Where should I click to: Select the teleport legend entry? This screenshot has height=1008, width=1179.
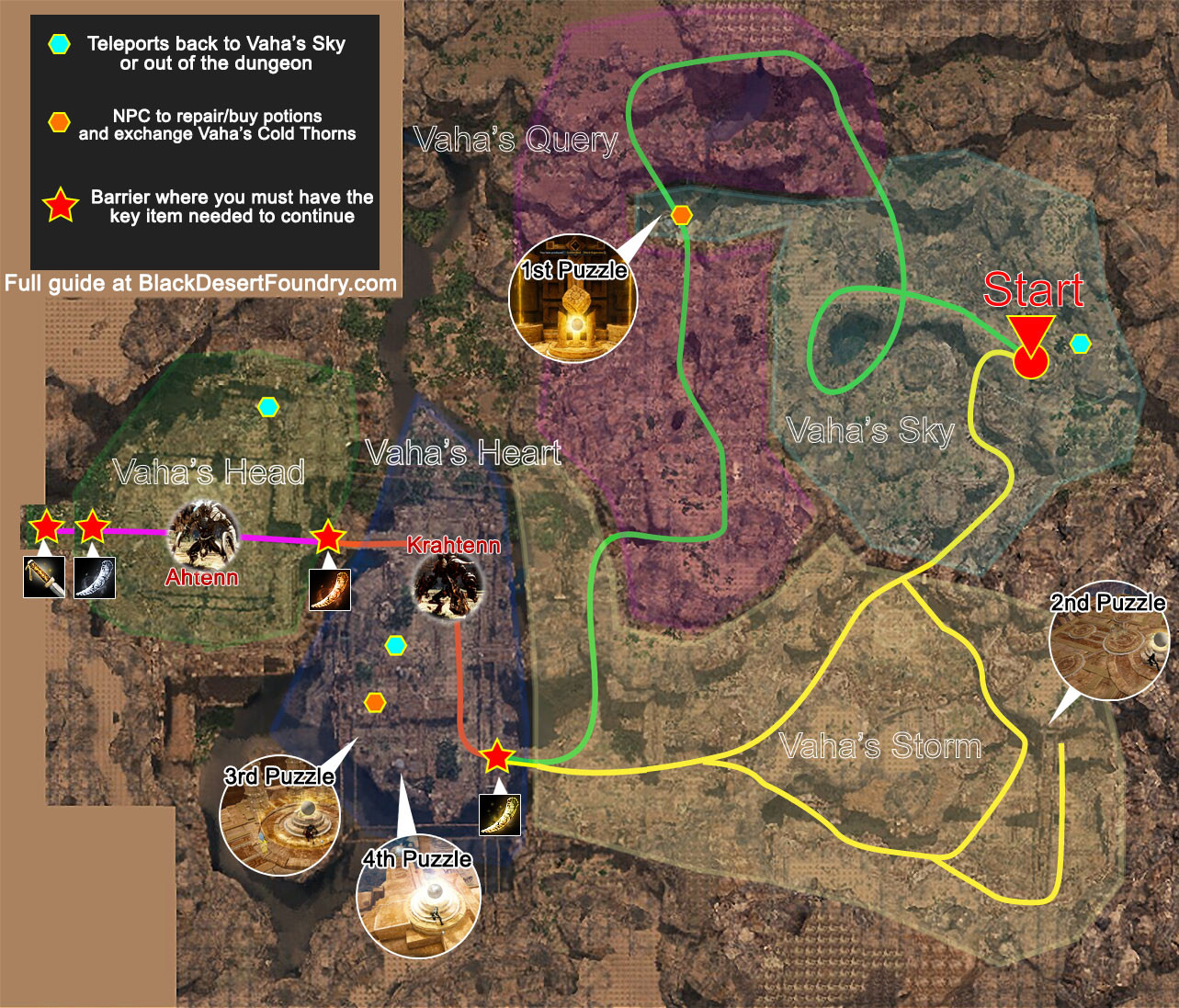pos(215,53)
